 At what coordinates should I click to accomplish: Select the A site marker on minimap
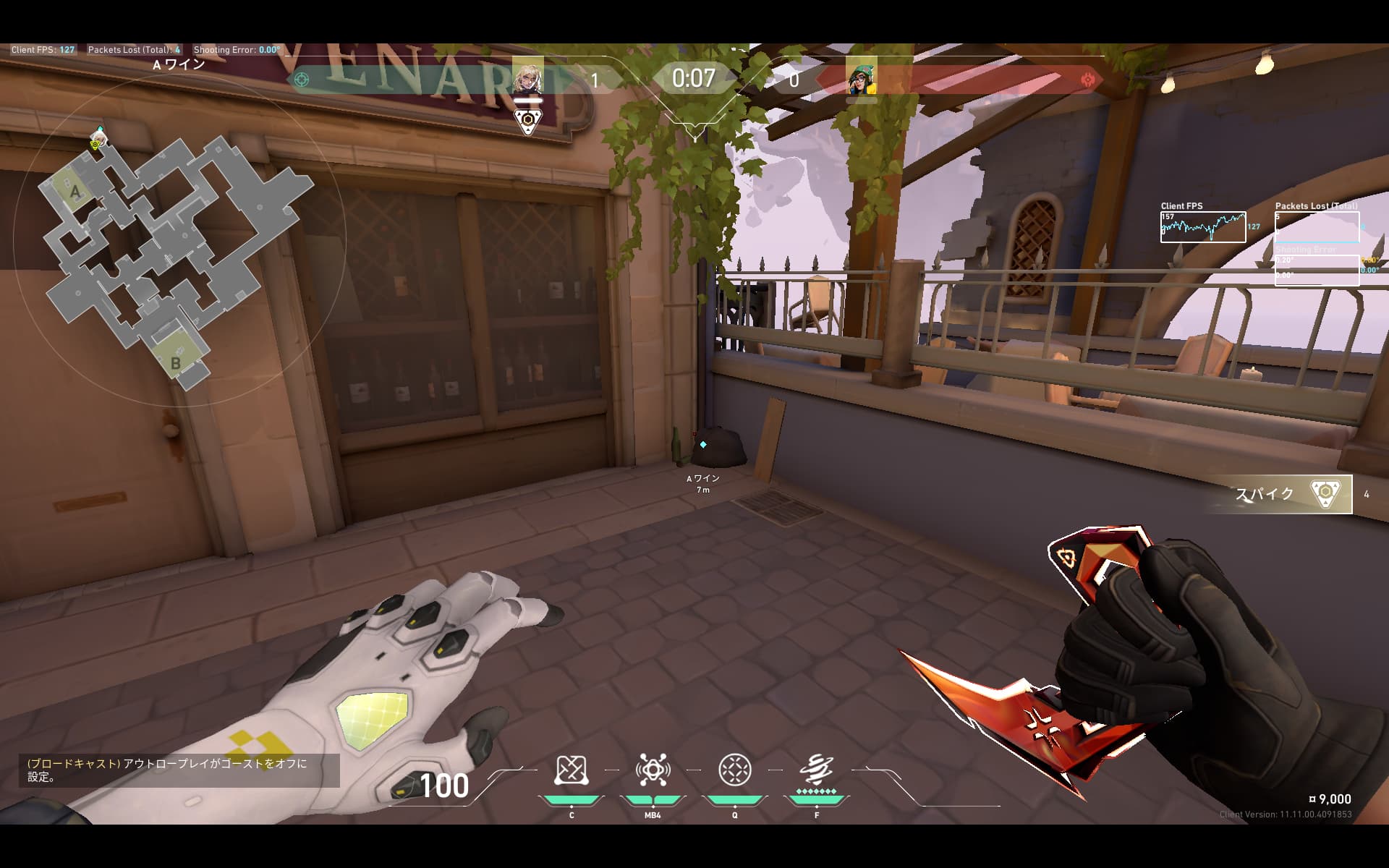75,192
